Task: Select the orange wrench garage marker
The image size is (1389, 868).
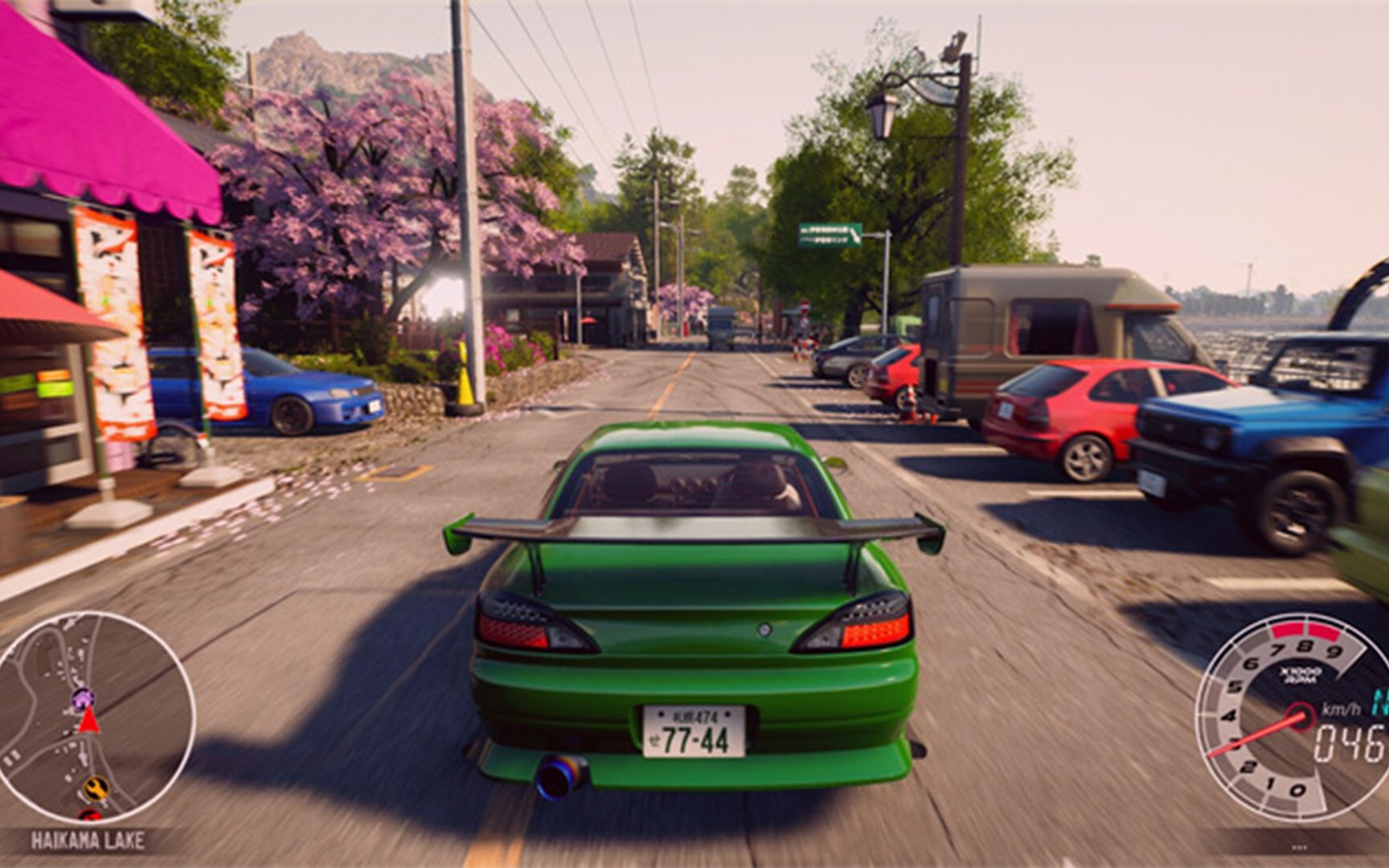Action: (96, 787)
